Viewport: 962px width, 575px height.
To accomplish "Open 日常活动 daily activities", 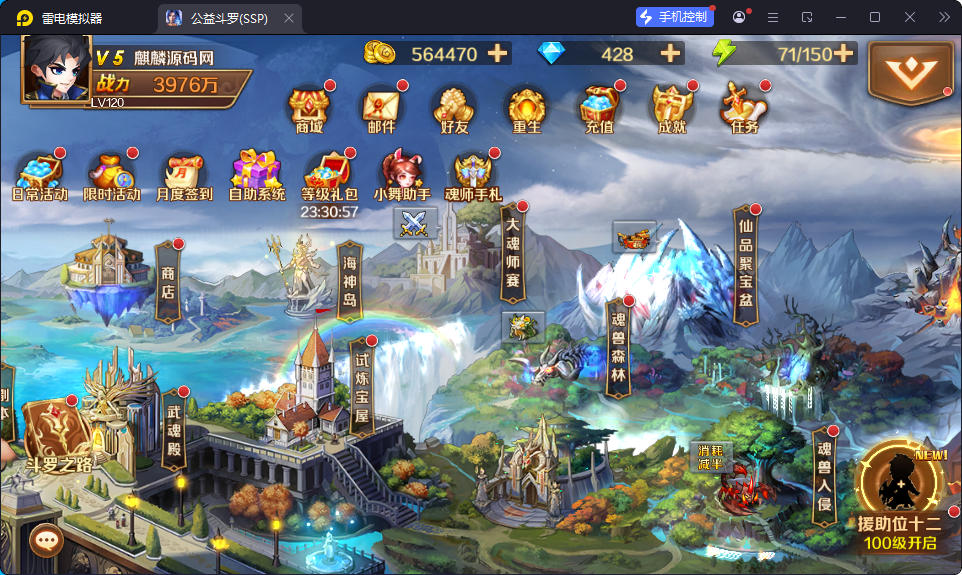I will (40, 177).
